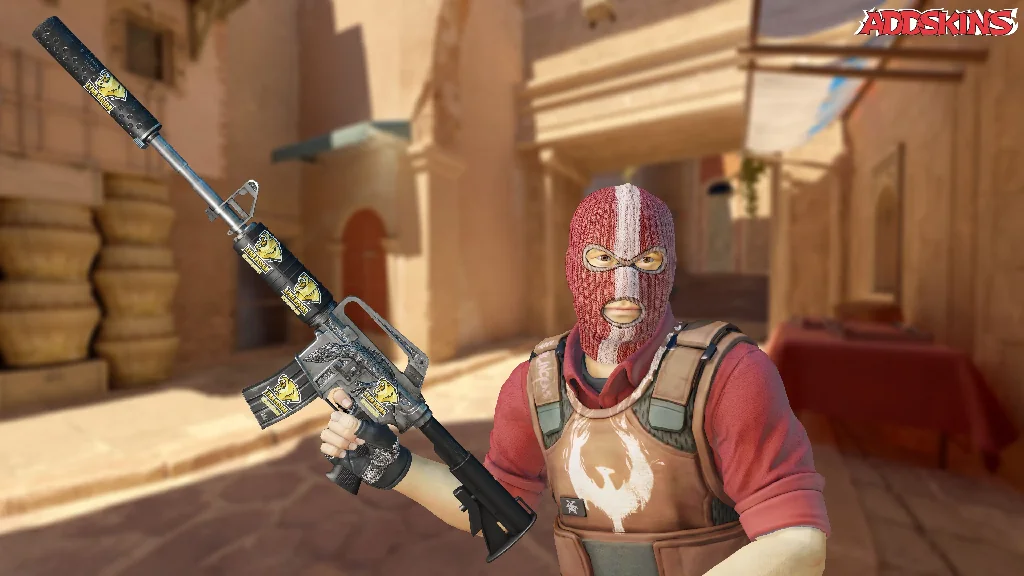This screenshot has width=1024, height=576.
Task: Click the ADDSKINS logo
Action: [937, 22]
